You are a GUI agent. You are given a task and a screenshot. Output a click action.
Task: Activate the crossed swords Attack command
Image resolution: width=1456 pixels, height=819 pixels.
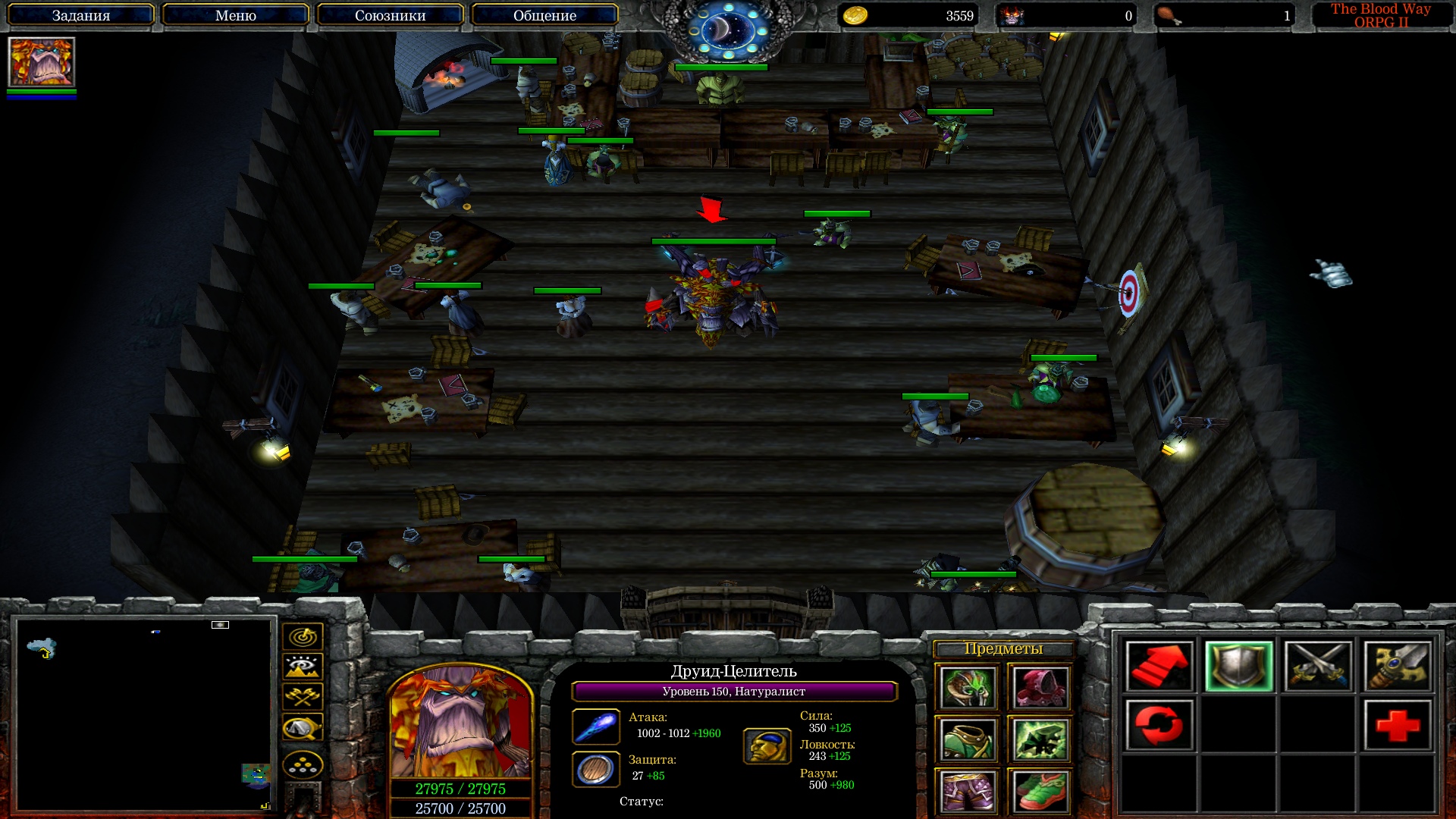click(1318, 667)
